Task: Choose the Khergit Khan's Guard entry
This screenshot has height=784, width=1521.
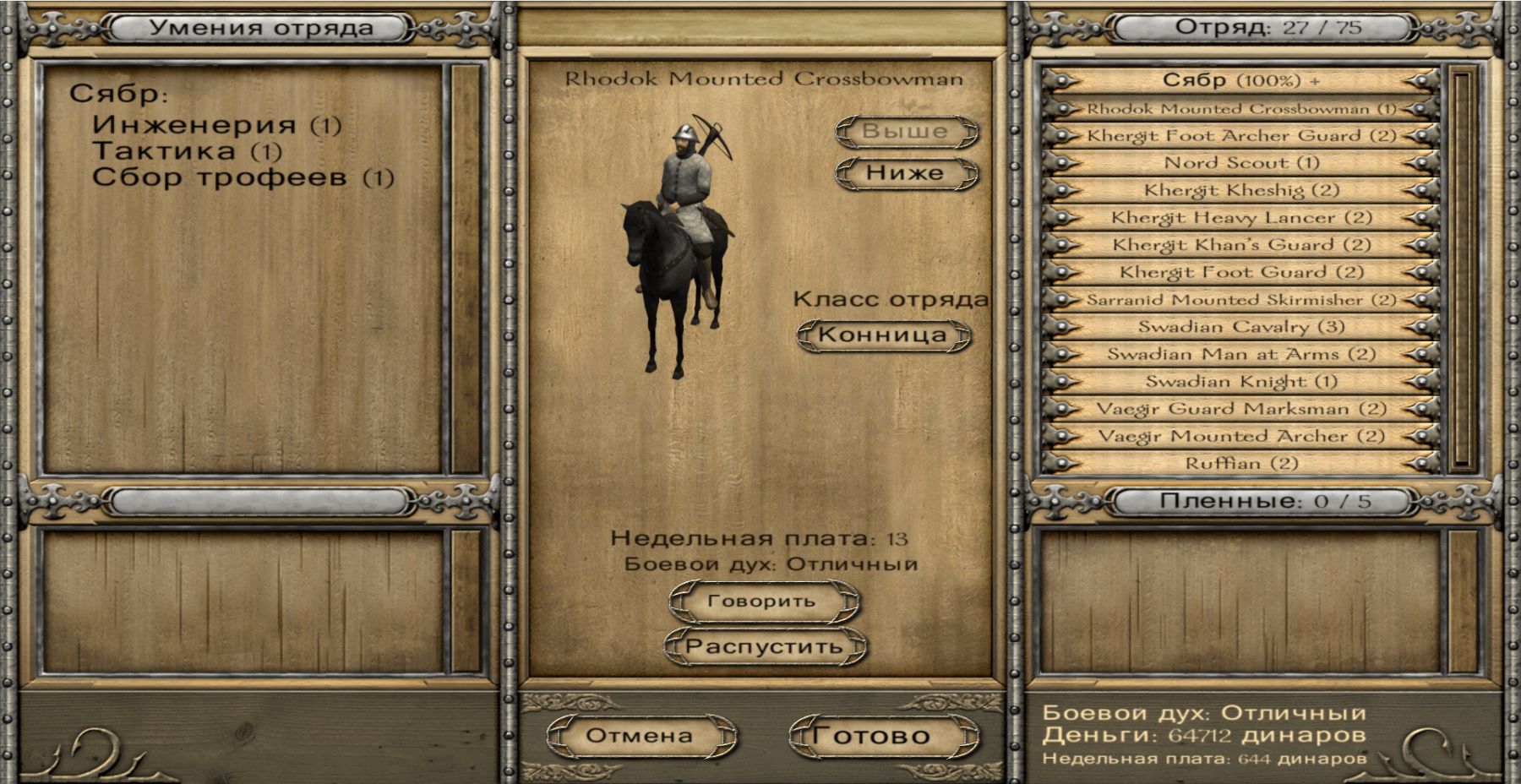Action: point(1240,245)
